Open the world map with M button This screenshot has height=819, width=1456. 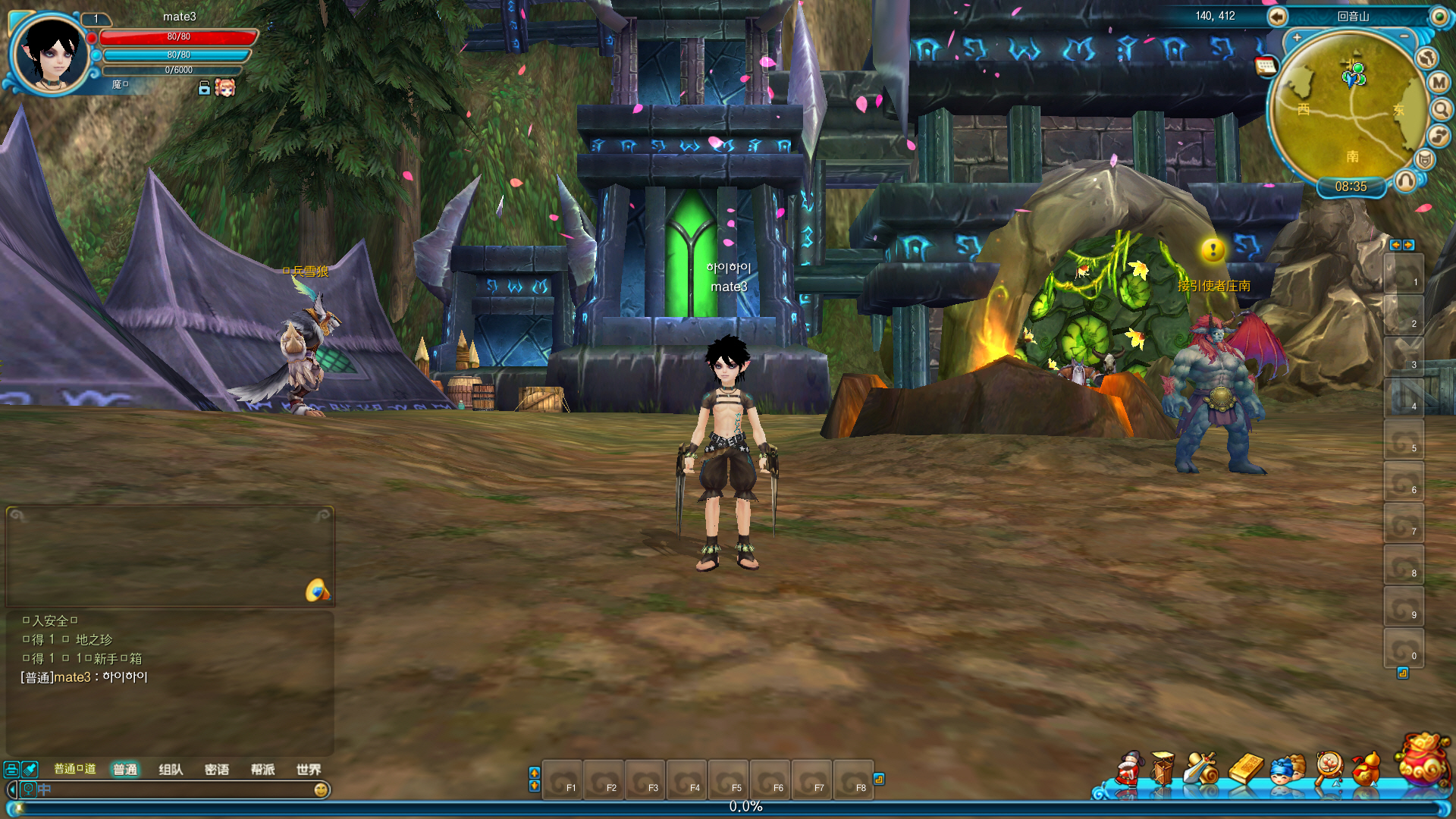pyautogui.click(x=1439, y=83)
